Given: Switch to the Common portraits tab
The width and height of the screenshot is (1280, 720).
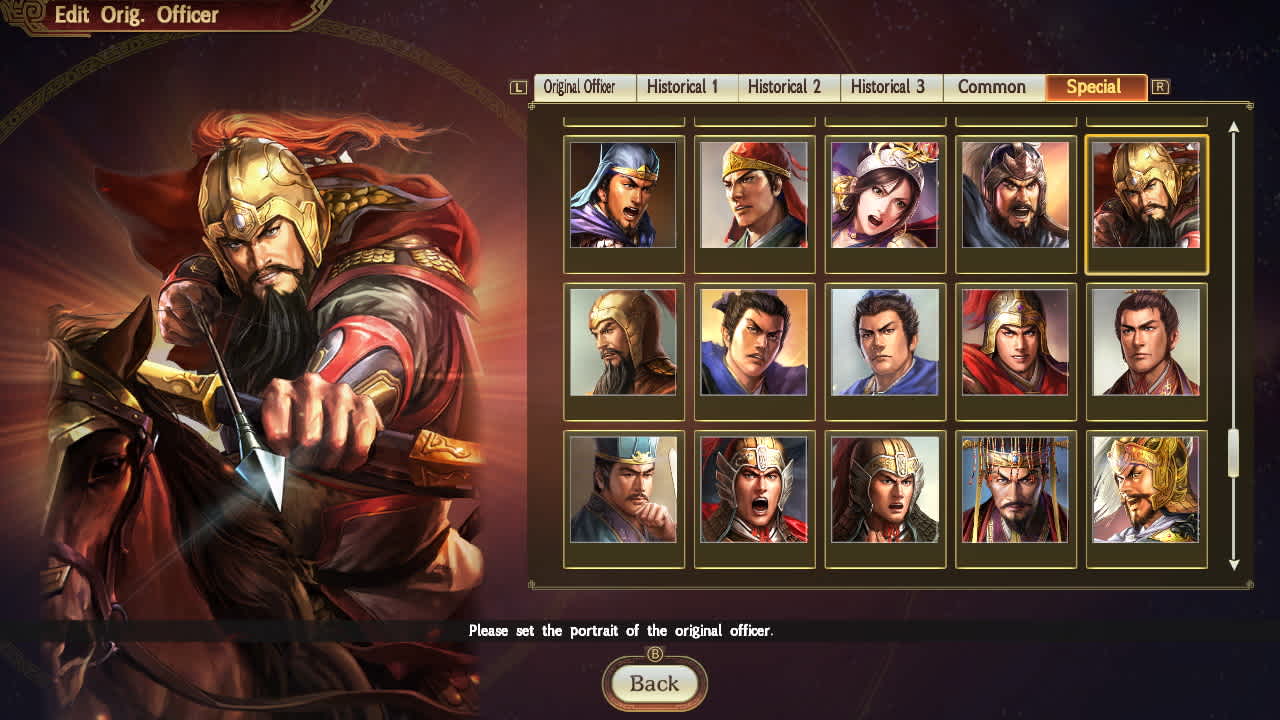Looking at the screenshot, I should (x=992, y=87).
